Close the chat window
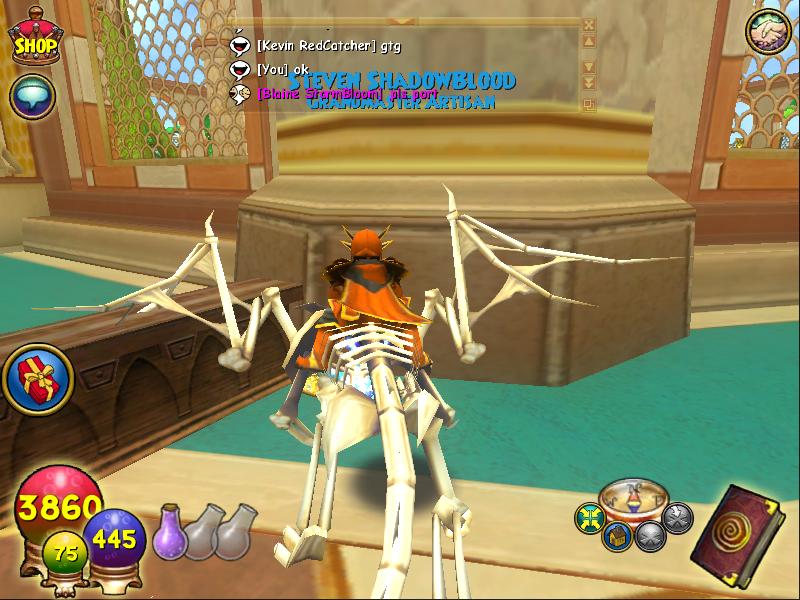This screenshot has height=600, width=800. [x=588, y=24]
